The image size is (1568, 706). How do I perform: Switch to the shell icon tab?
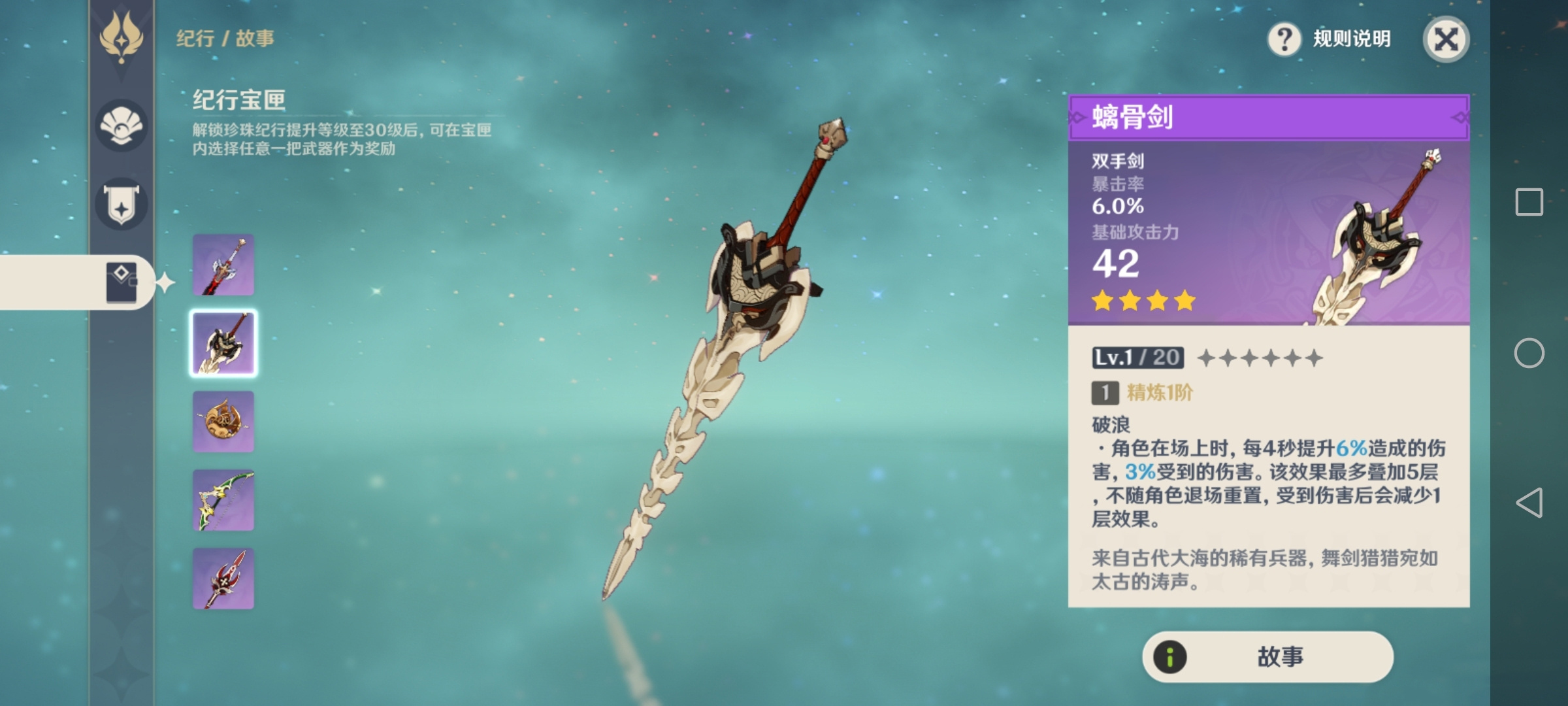coord(122,126)
